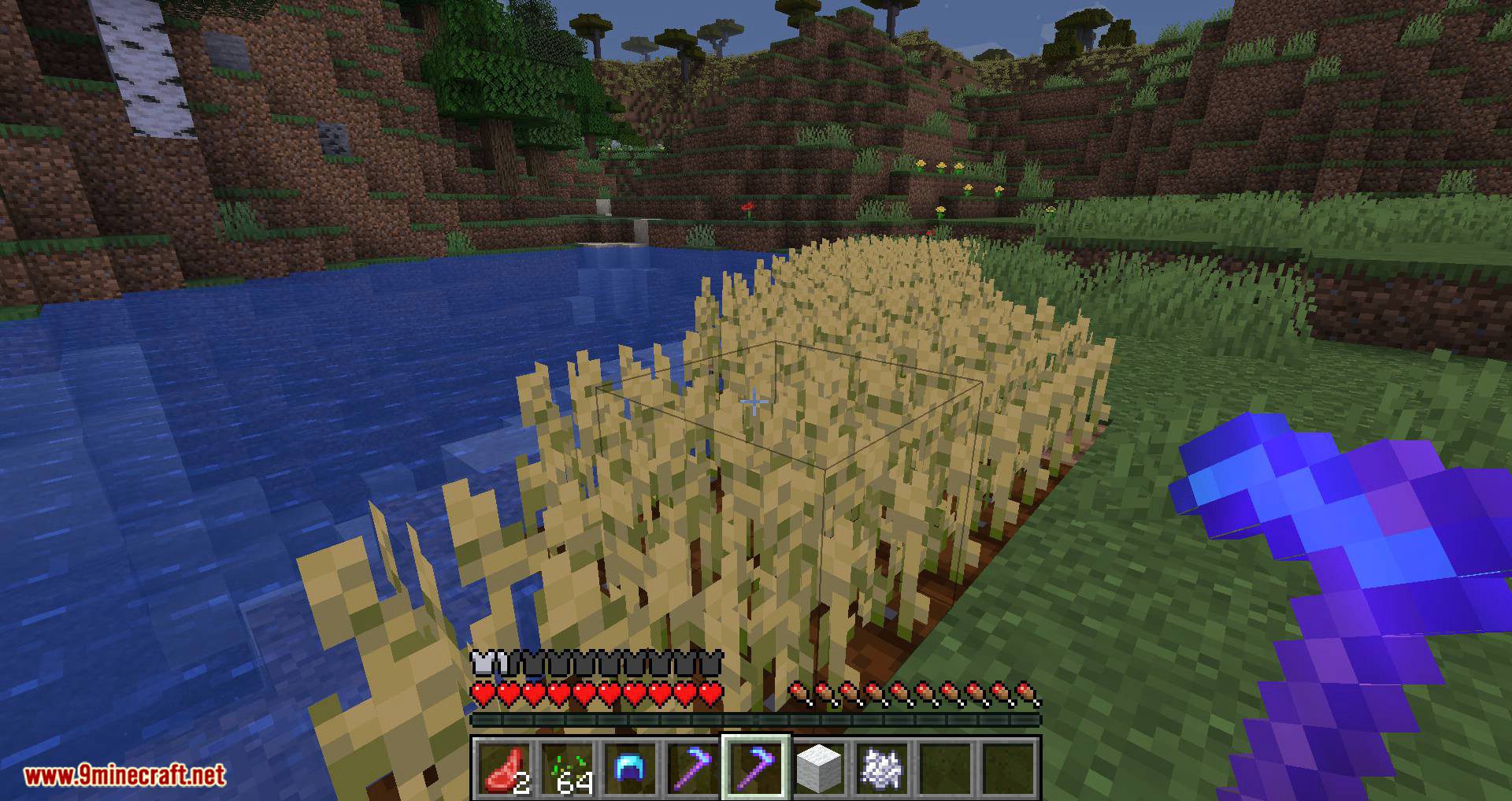Select the raw meat hotbar slot

tap(503, 768)
